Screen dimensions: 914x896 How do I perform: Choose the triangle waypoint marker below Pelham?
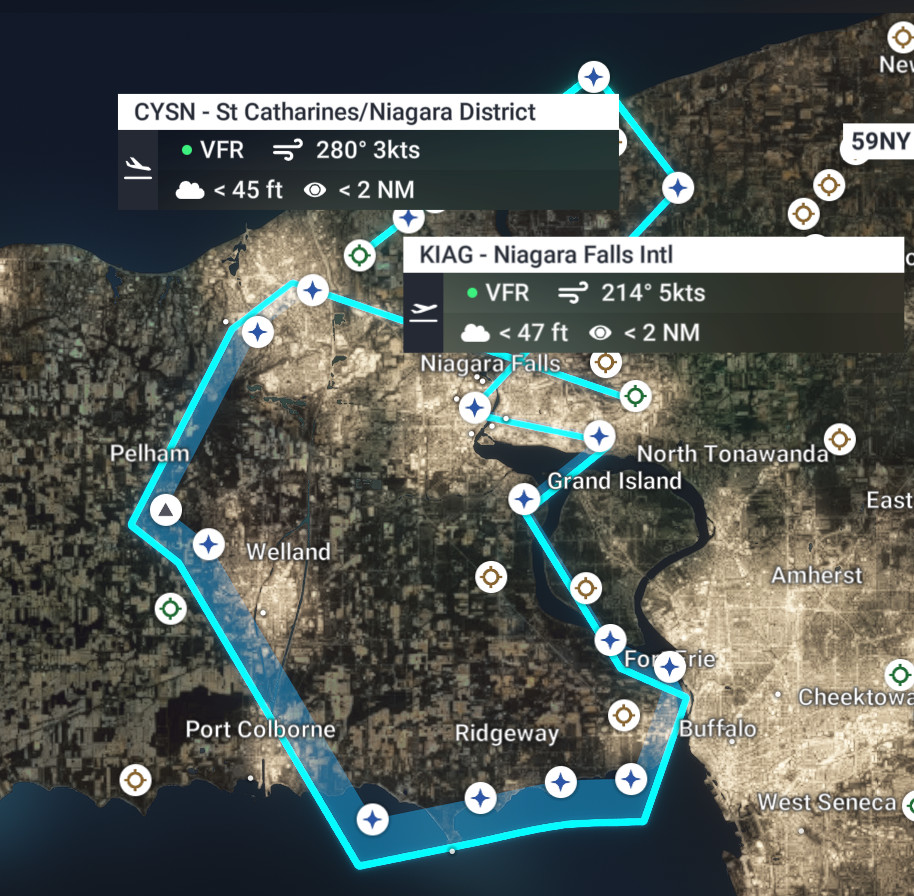[166, 510]
